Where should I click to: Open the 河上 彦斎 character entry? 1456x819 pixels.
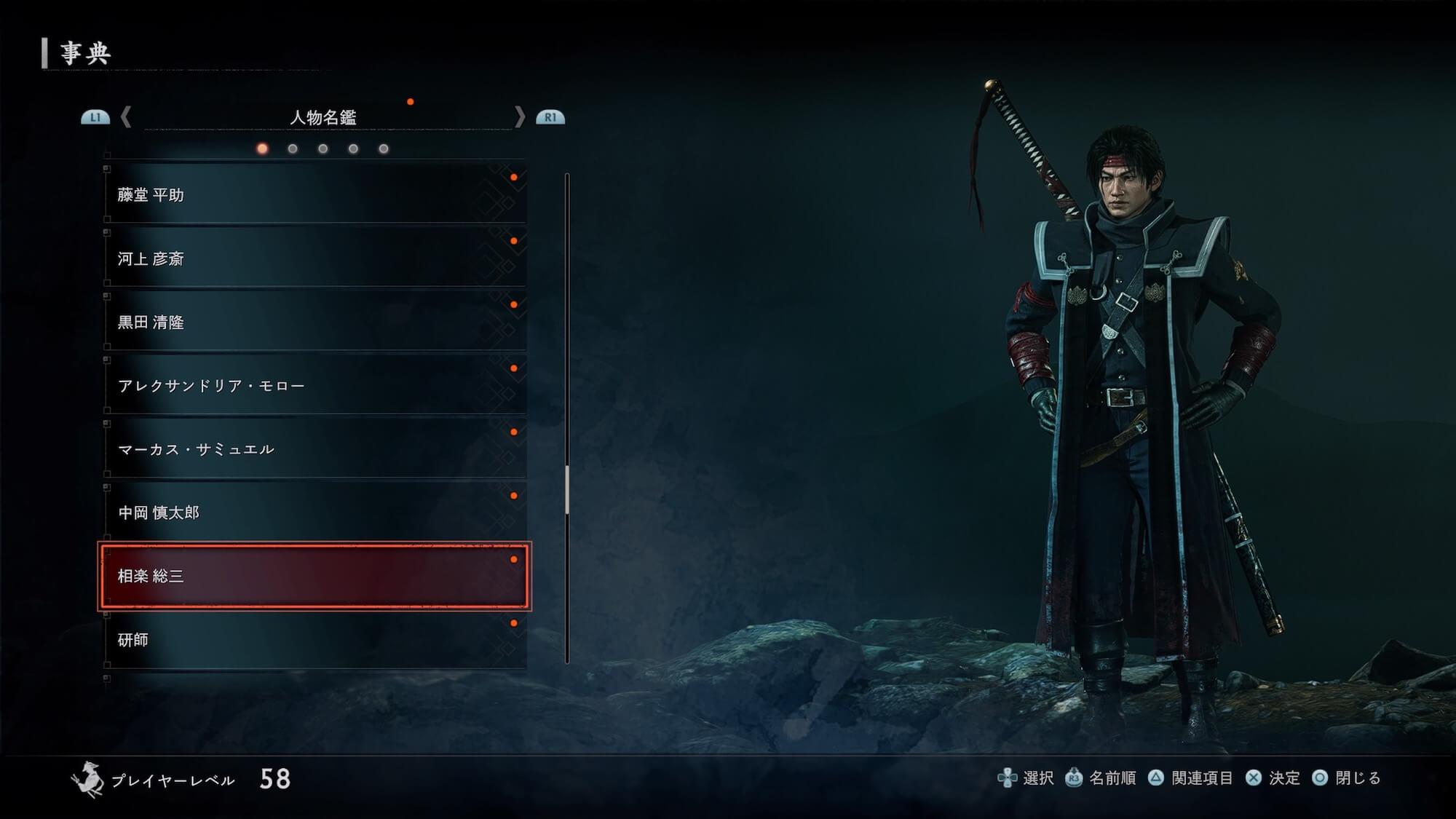pos(314,258)
